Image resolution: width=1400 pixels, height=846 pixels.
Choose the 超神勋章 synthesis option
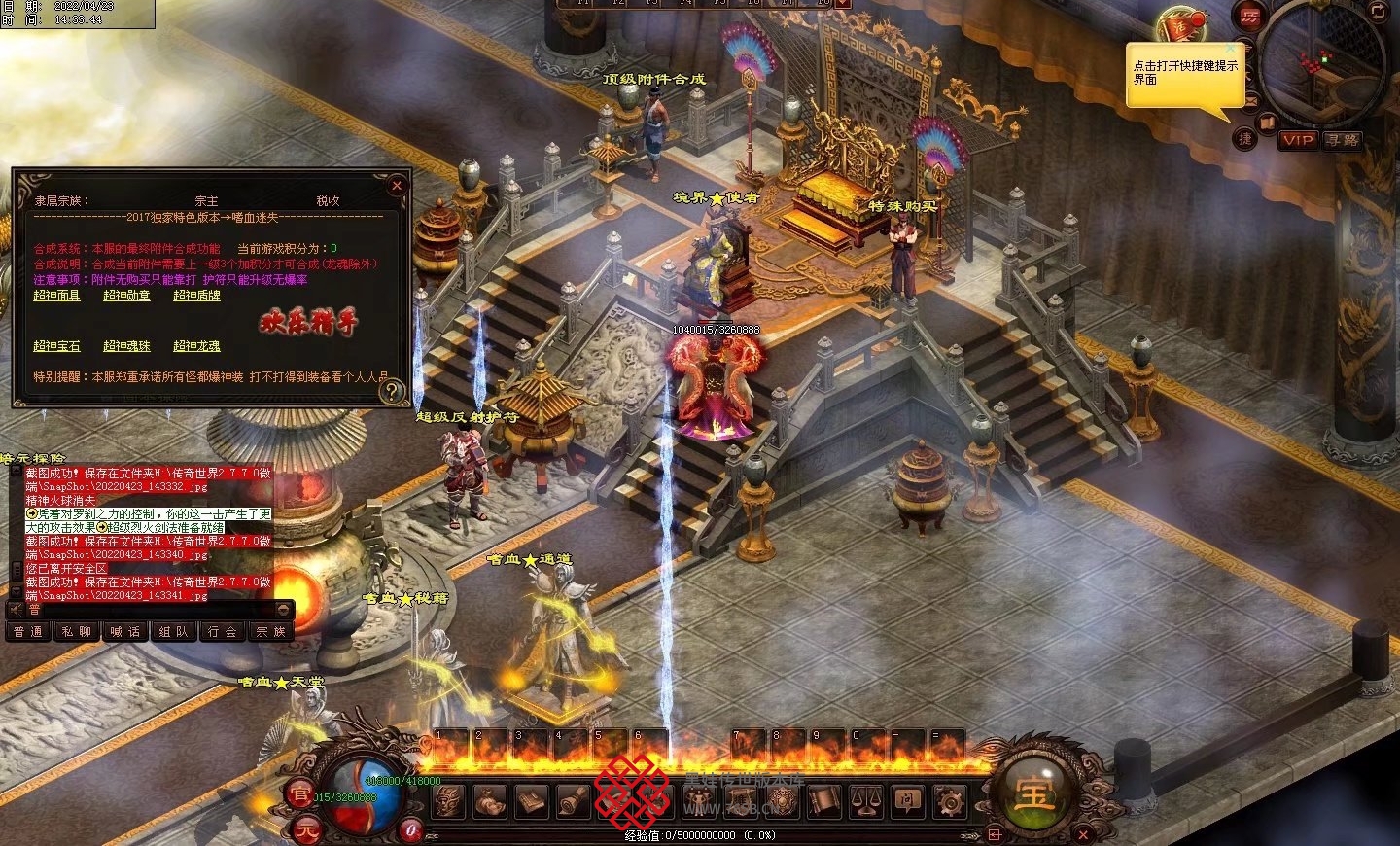pyautogui.click(x=126, y=296)
